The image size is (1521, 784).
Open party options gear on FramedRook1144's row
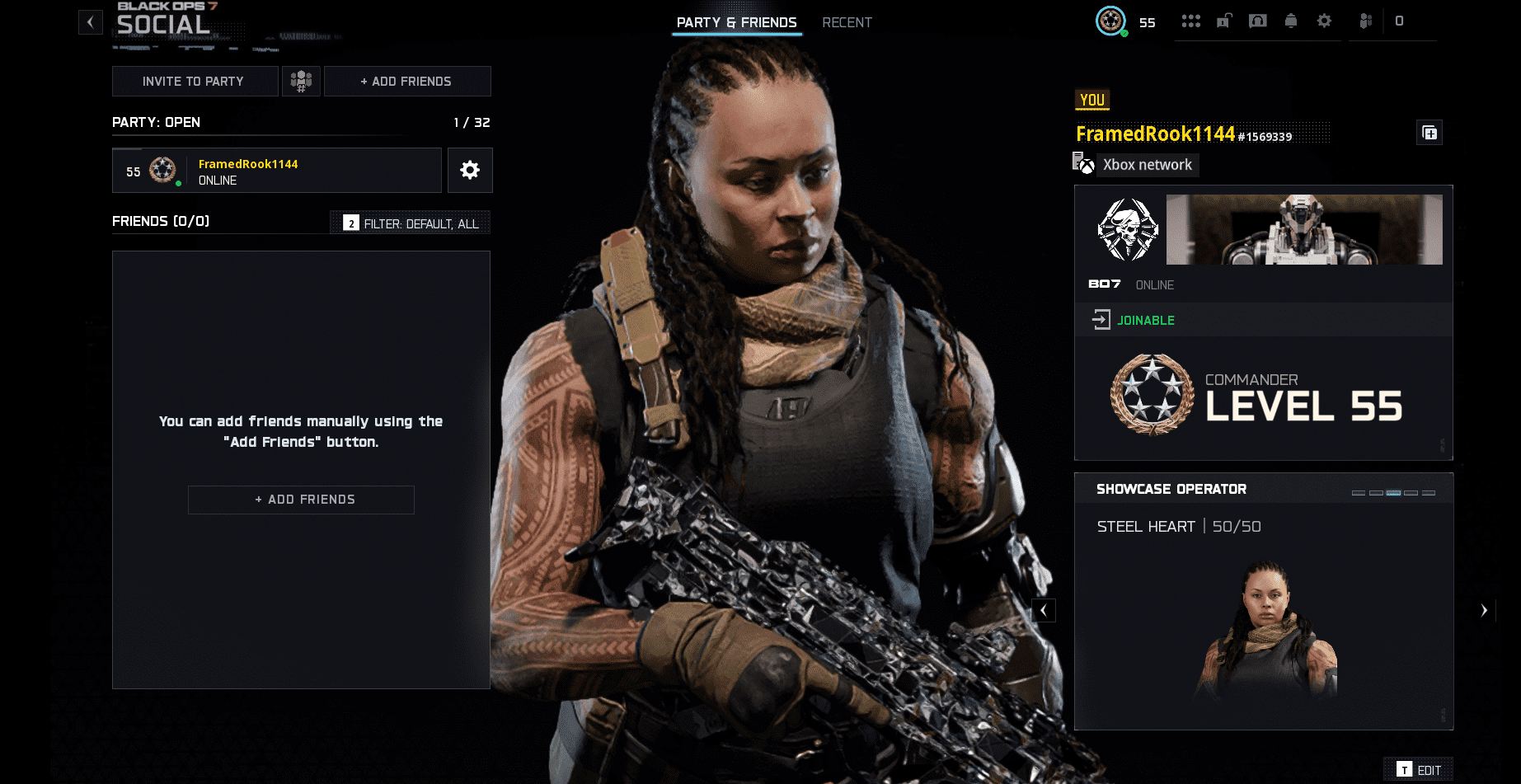(470, 170)
